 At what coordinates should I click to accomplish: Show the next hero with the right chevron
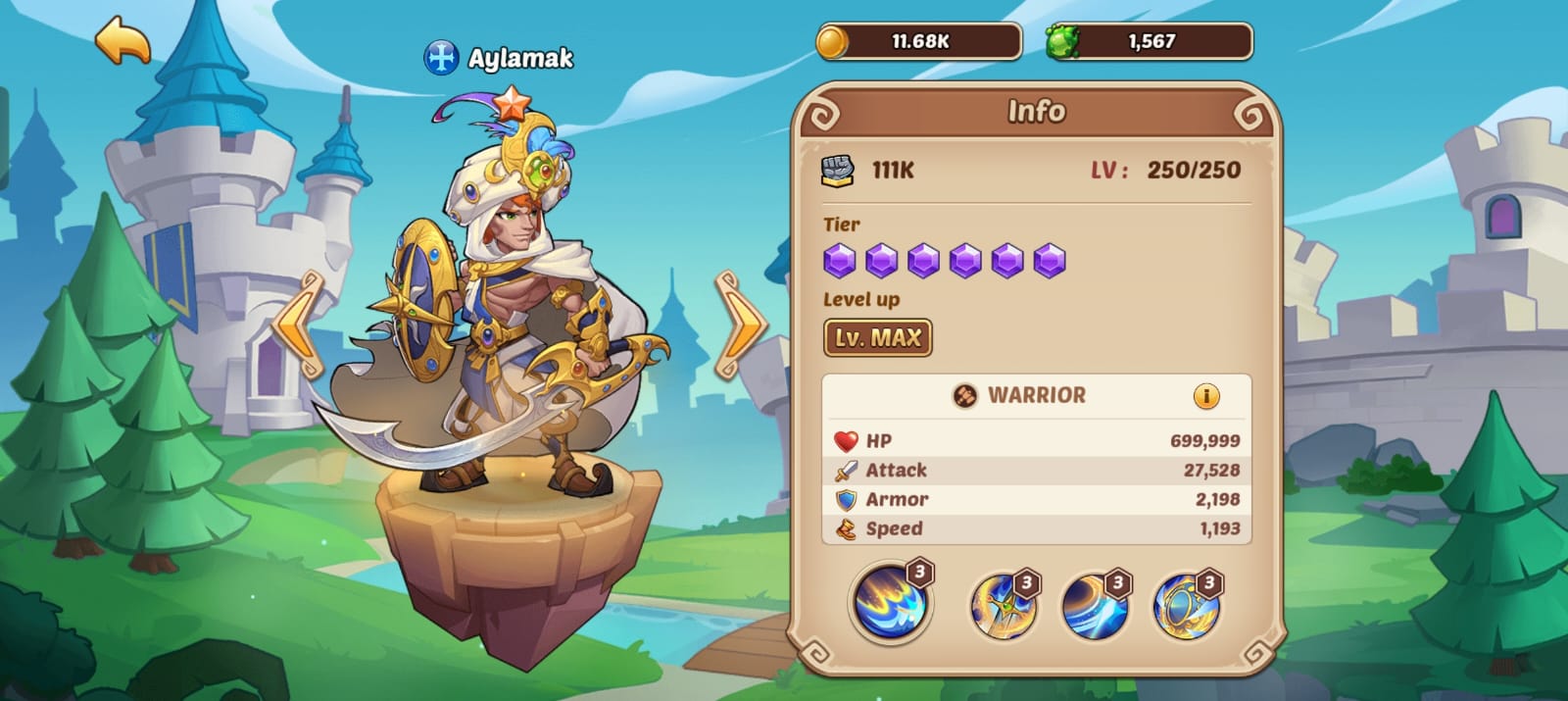pyautogui.click(x=740, y=325)
